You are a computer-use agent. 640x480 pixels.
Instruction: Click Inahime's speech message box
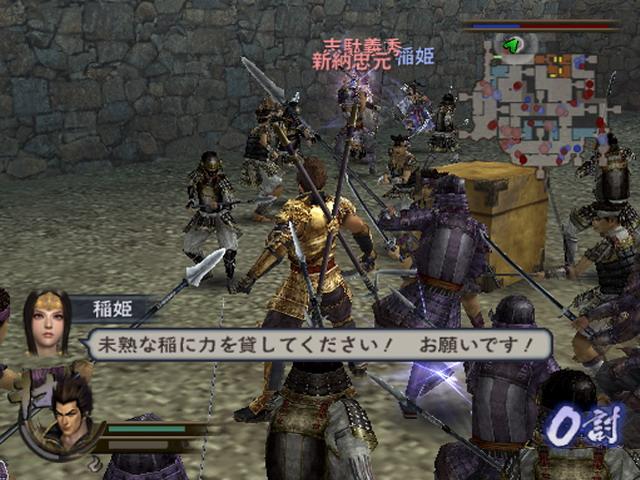click(x=320, y=345)
